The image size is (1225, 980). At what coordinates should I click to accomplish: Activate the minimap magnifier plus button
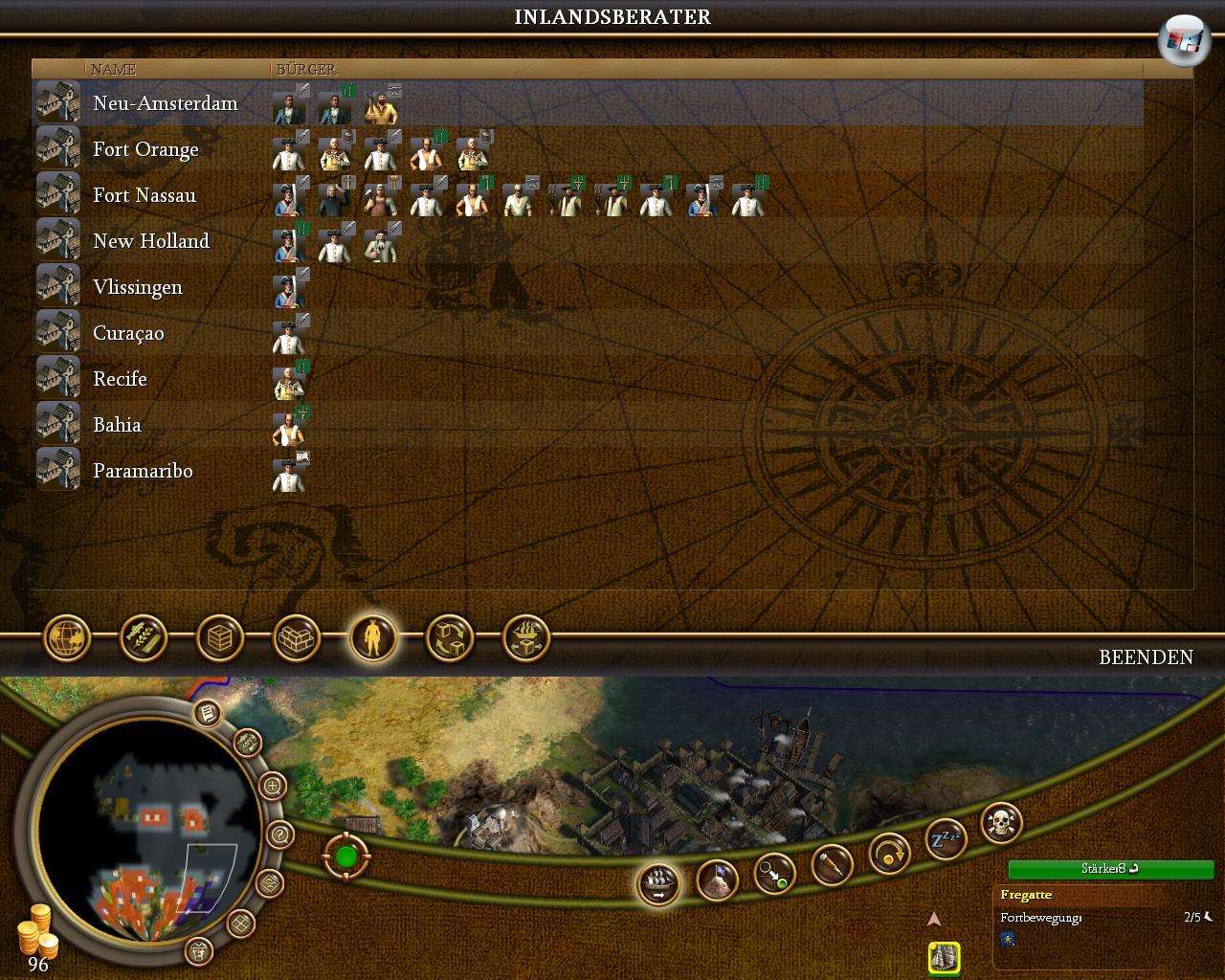point(273,787)
